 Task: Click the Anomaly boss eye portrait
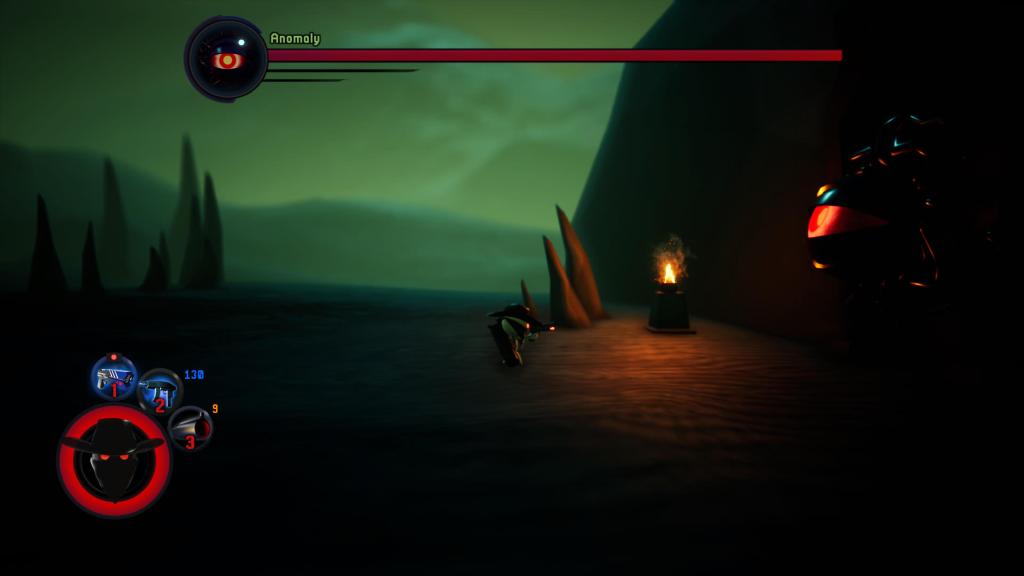227,59
